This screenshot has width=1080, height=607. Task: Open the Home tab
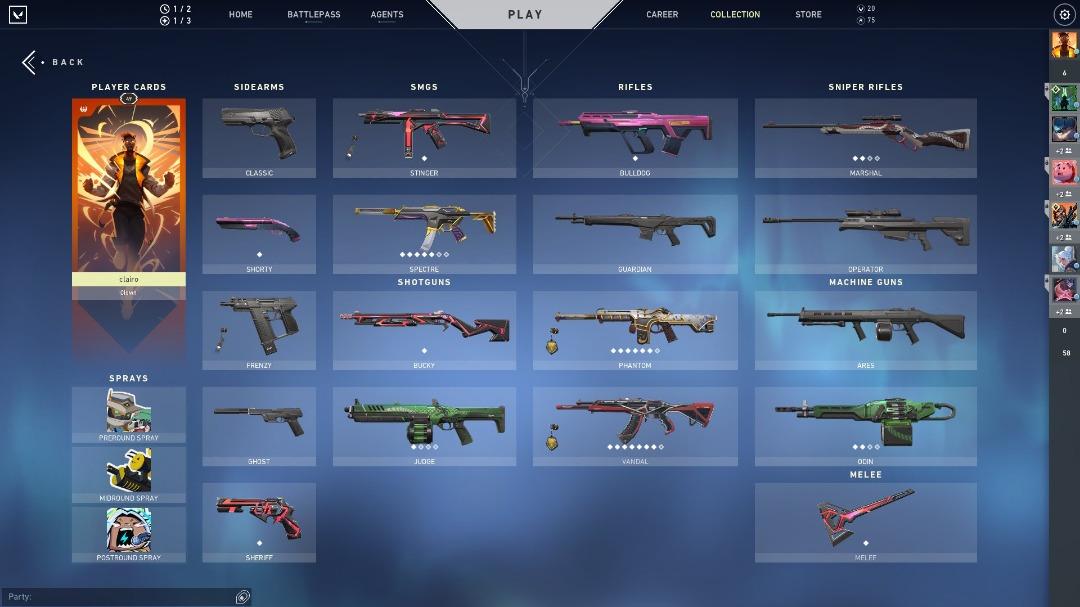(x=240, y=15)
